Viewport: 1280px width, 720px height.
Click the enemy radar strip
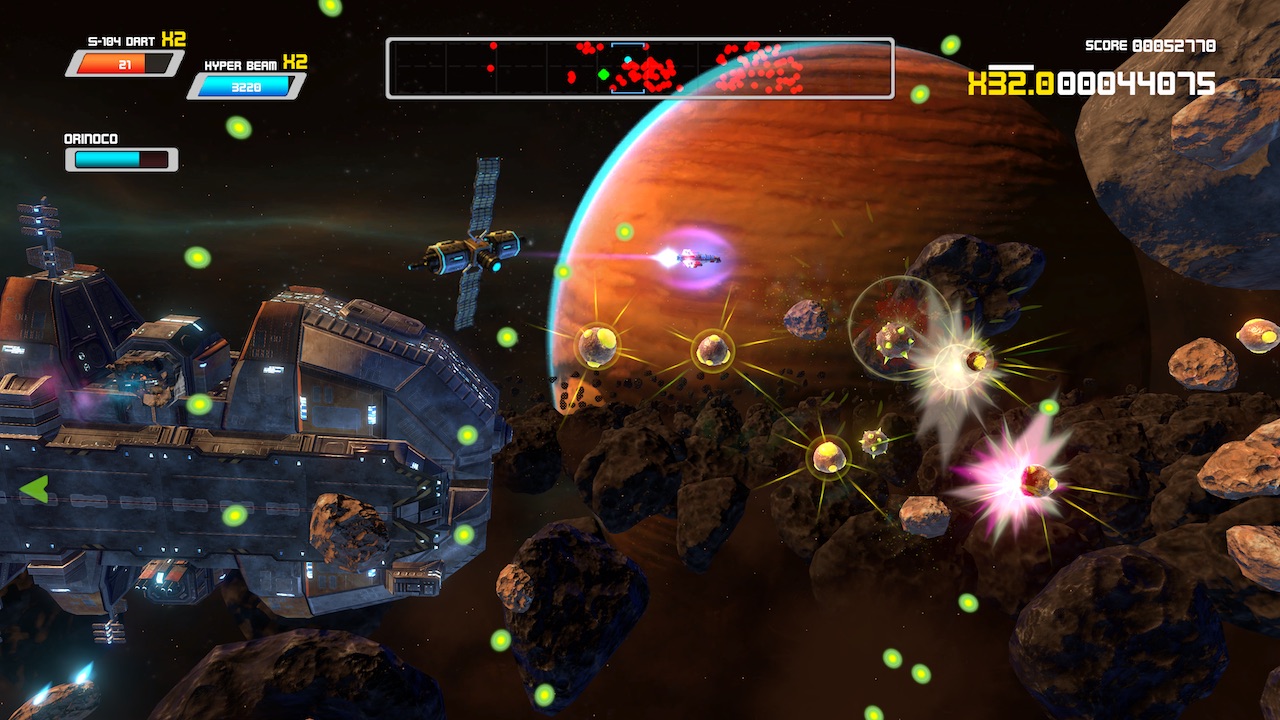click(640, 68)
